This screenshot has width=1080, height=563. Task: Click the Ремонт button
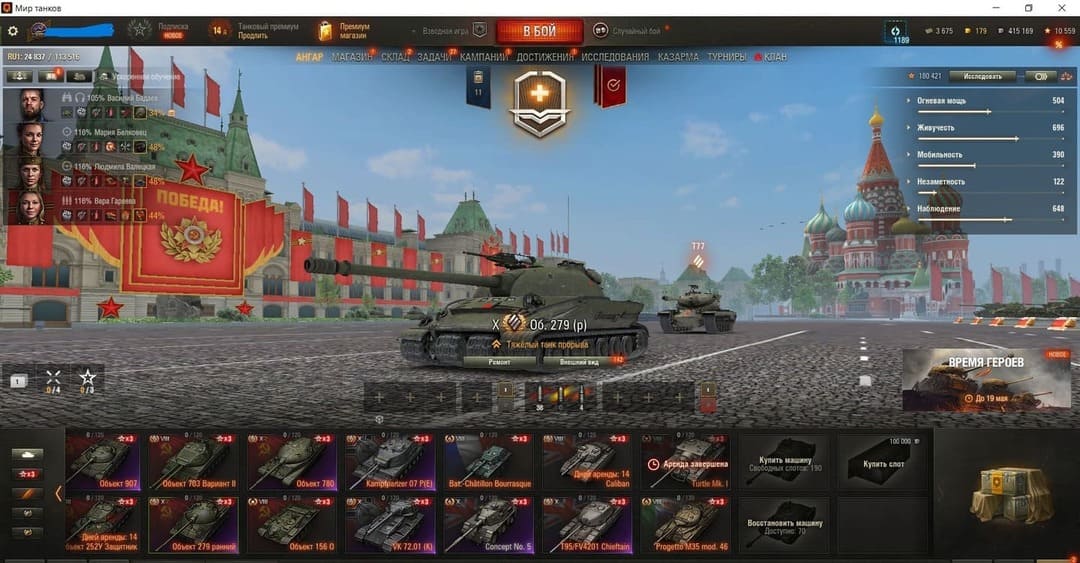point(500,361)
